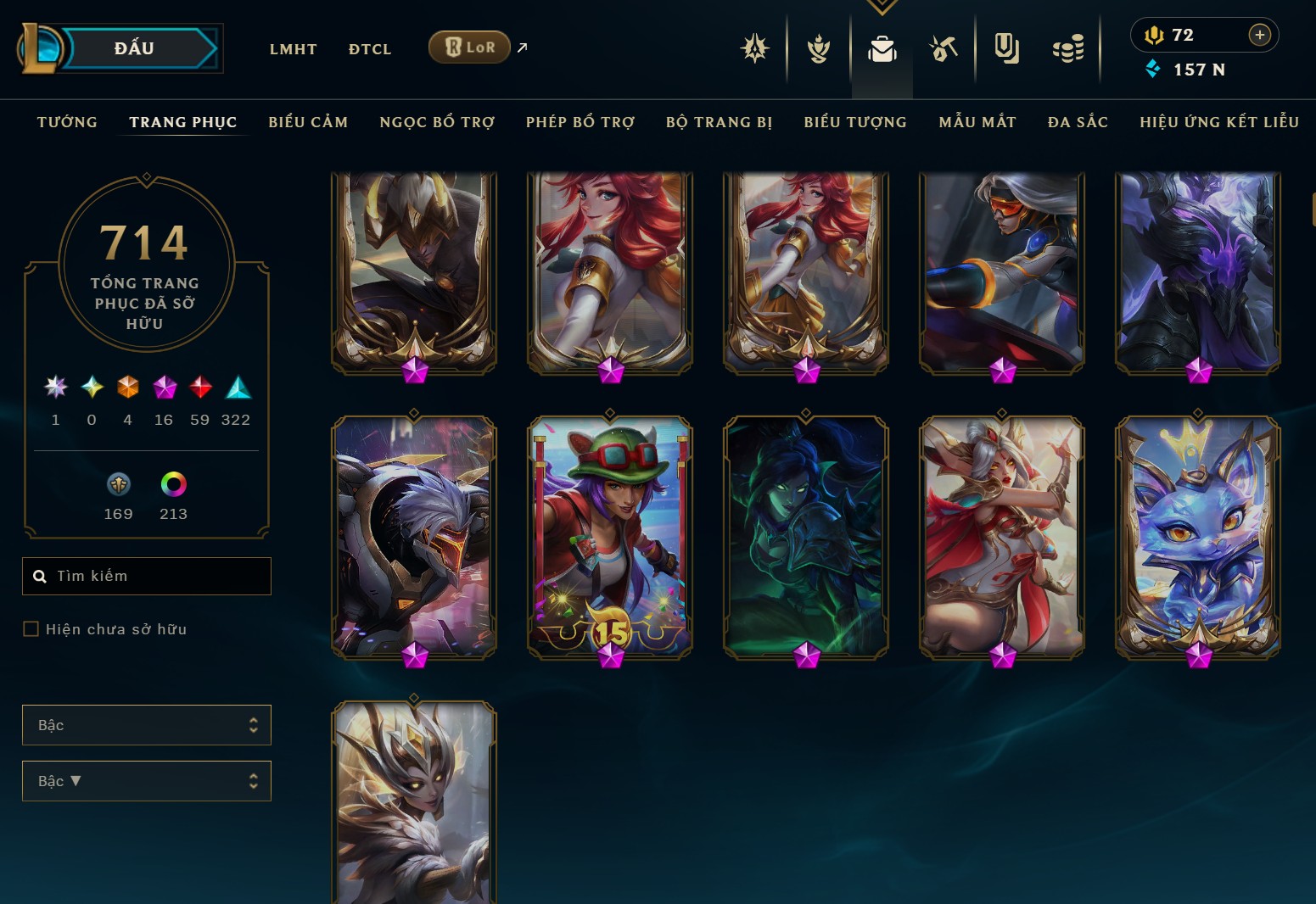Toggle the champion mastery crest filter showing 169
The width and height of the screenshot is (1316, 904).
click(118, 485)
